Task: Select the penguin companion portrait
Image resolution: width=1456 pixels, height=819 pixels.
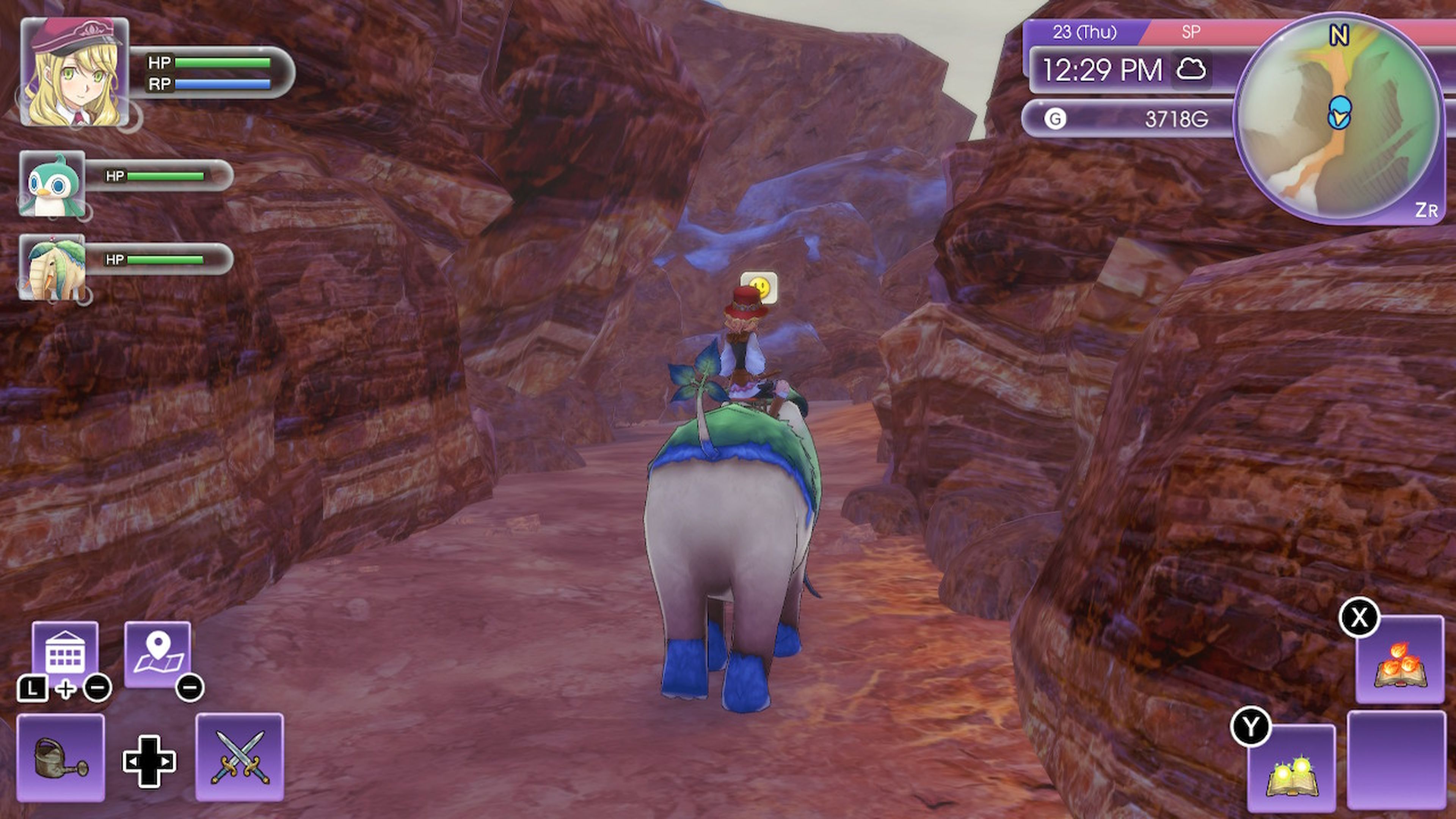Action: [x=53, y=184]
